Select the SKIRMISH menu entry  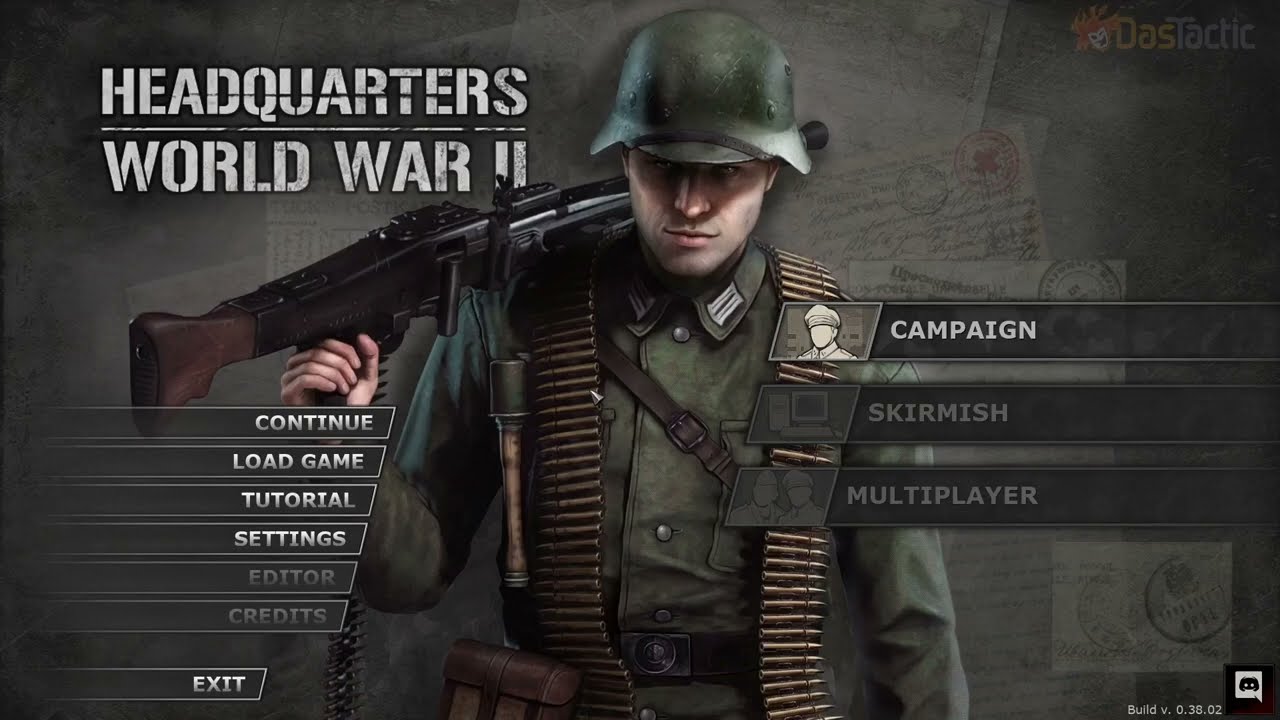(x=940, y=412)
